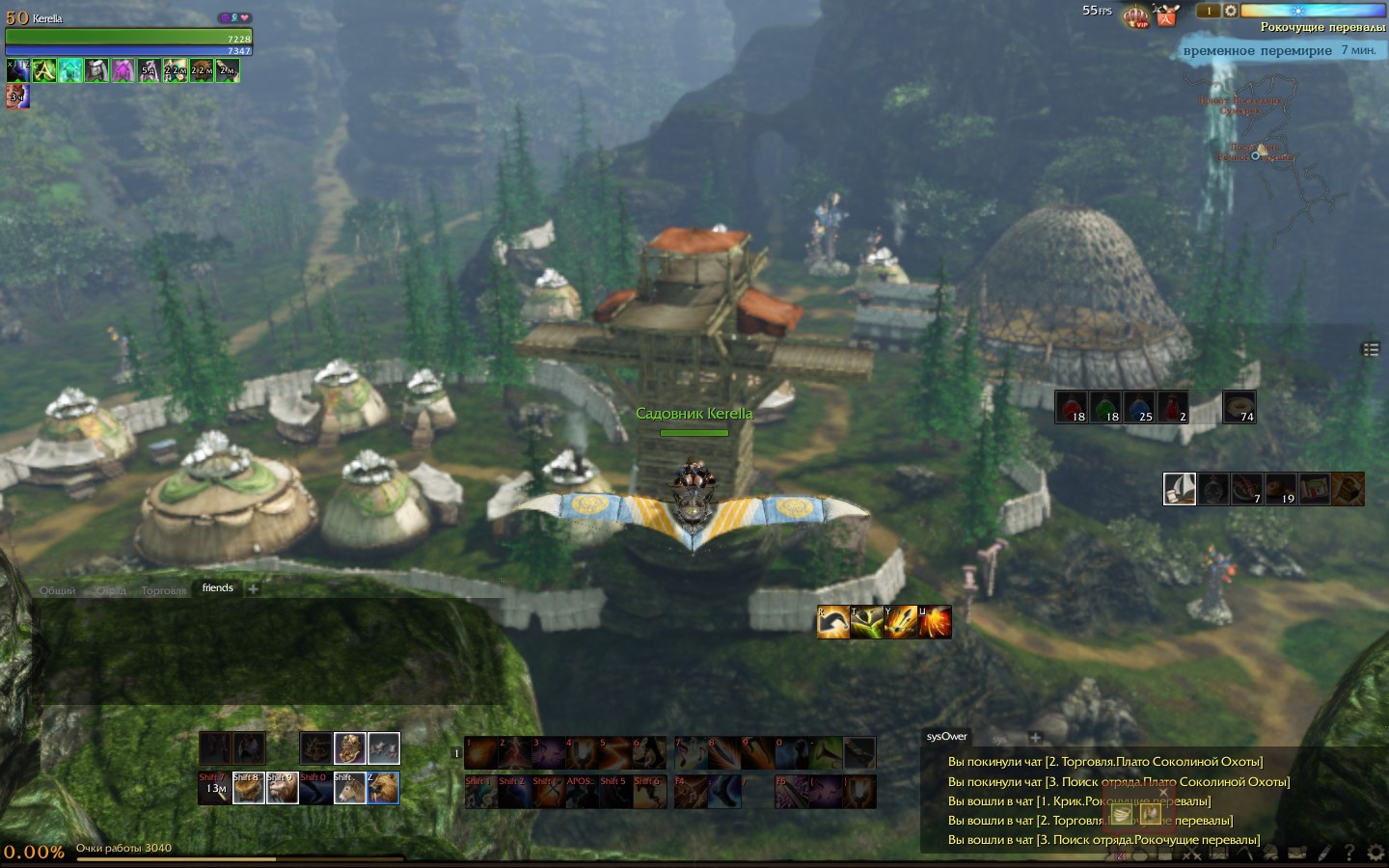Use the blue potion with 25 charges
The height and width of the screenshot is (868, 1389).
click(x=1139, y=406)
